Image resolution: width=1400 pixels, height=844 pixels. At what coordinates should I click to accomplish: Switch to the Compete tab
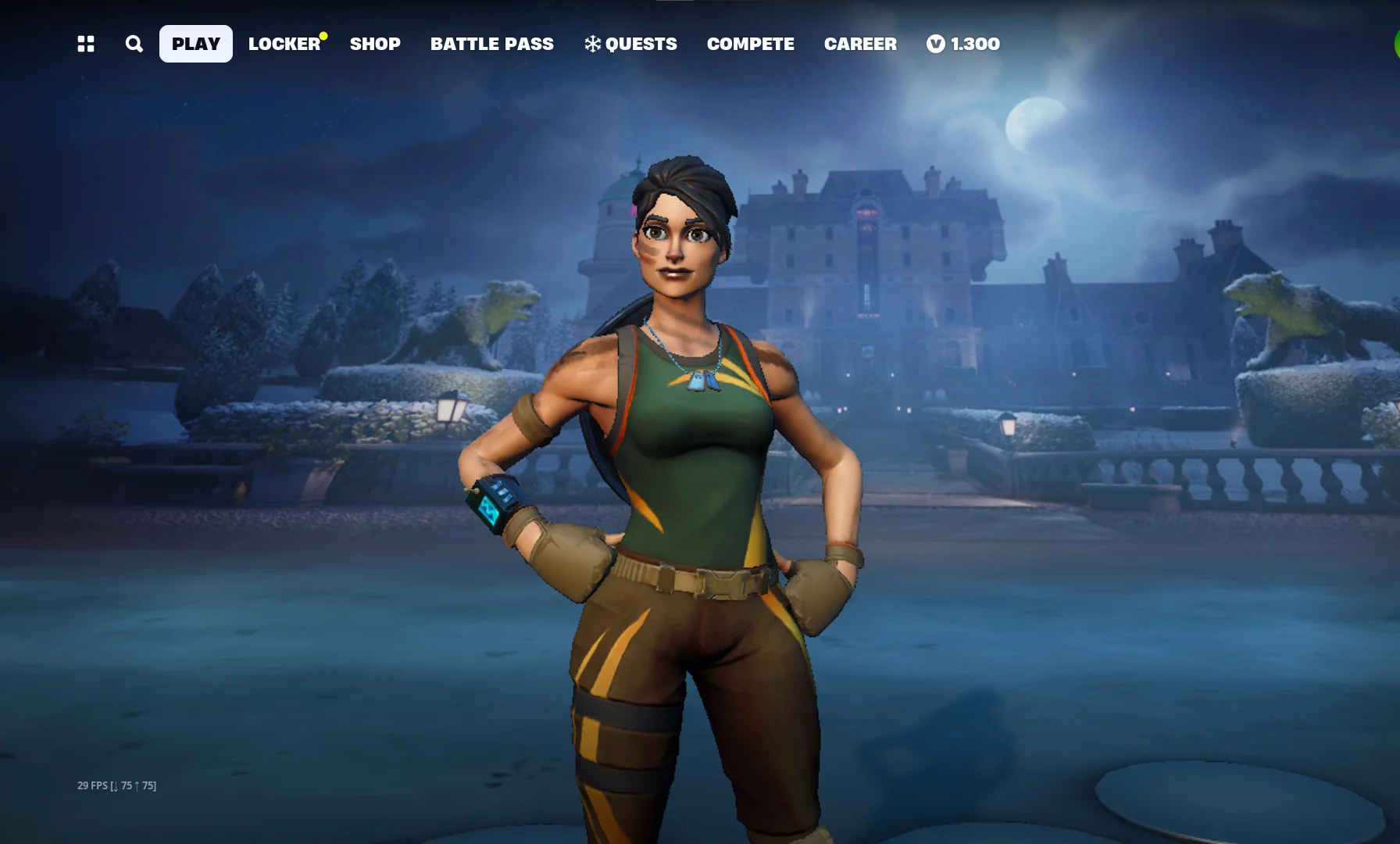pos(751,44)
